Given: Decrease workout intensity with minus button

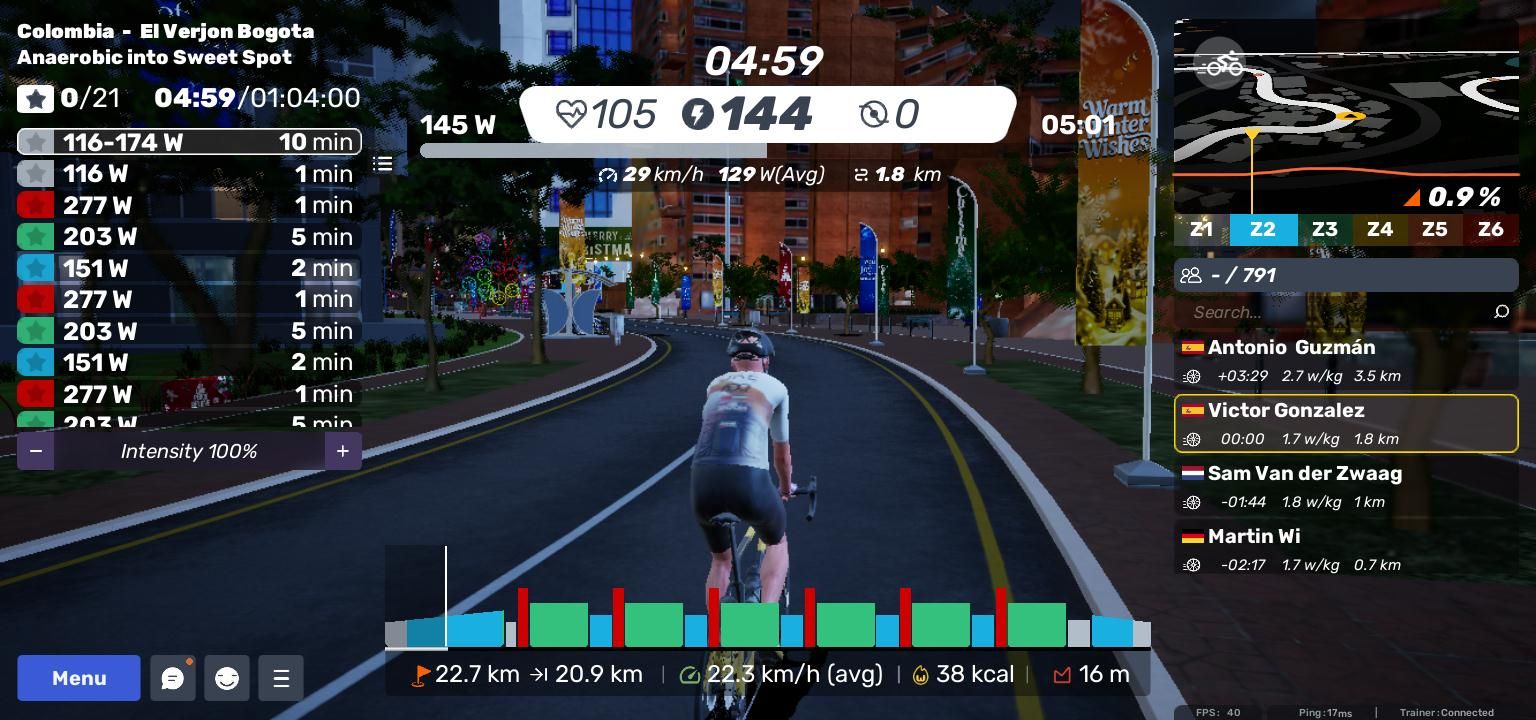Looking at the screenshot, I should (36, 451).
